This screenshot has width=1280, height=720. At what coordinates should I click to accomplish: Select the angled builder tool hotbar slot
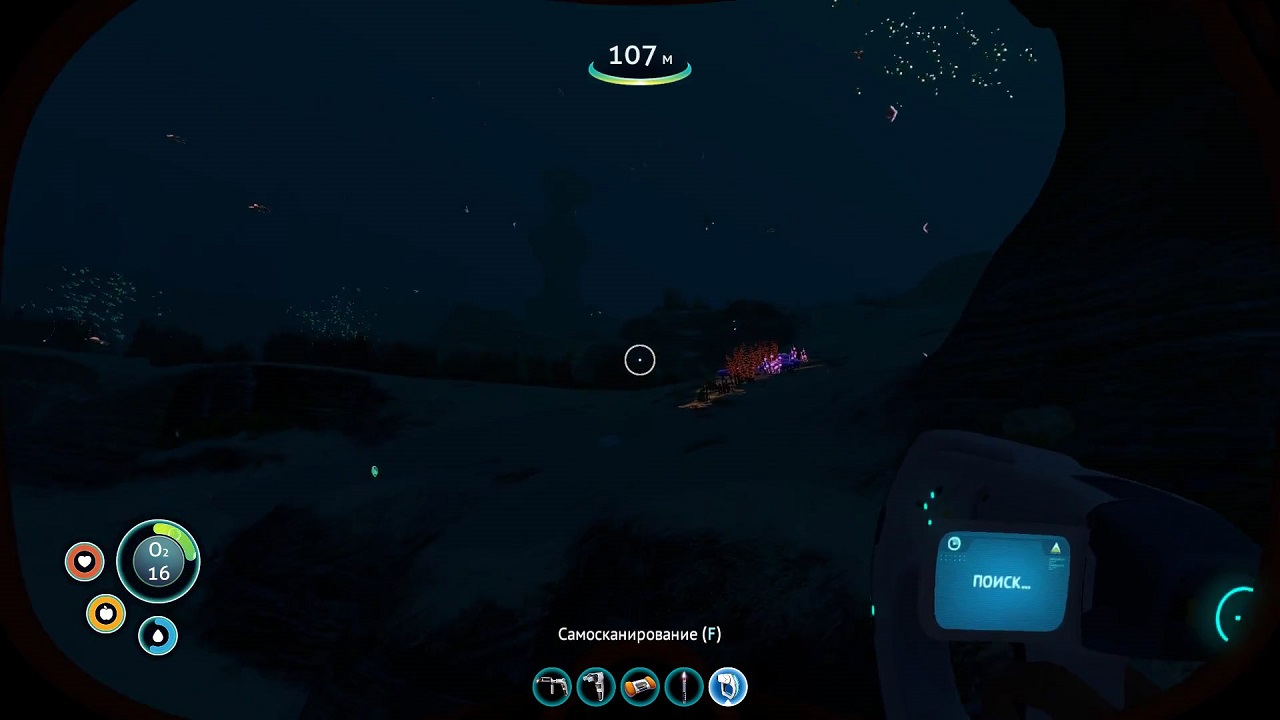tap(596, 687)
